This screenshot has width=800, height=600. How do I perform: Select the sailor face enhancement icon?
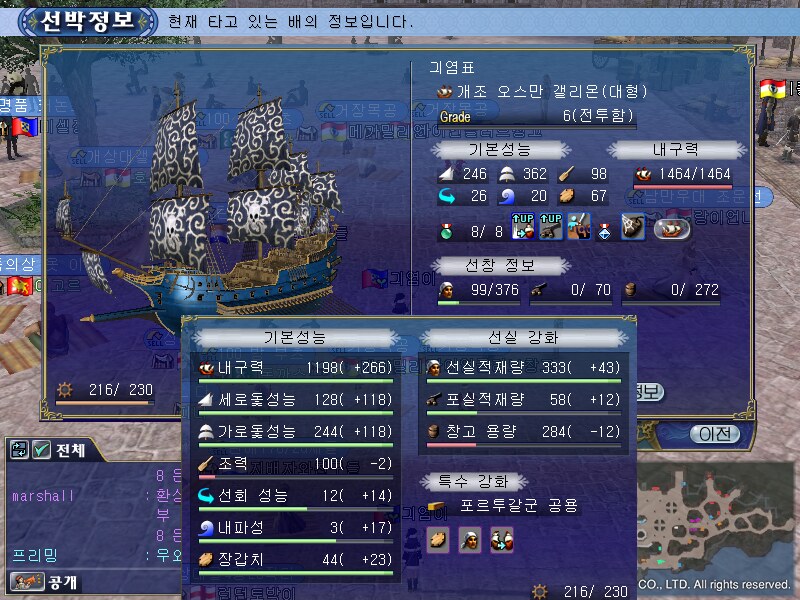469,540
